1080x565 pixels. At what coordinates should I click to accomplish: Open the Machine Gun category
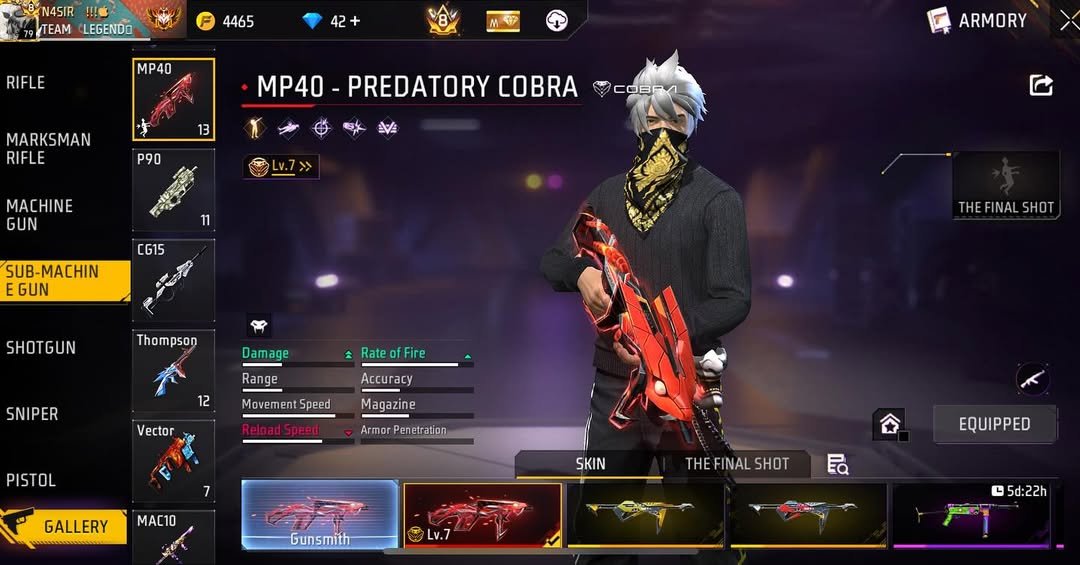40,214
